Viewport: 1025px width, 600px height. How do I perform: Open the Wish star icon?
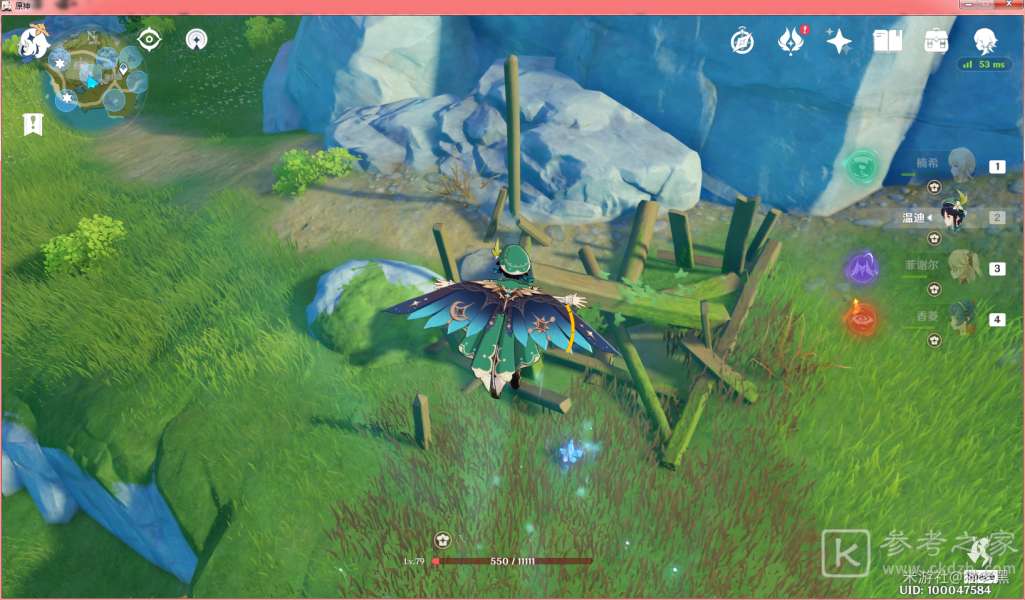pyautogui.click(x=839, y=41)
